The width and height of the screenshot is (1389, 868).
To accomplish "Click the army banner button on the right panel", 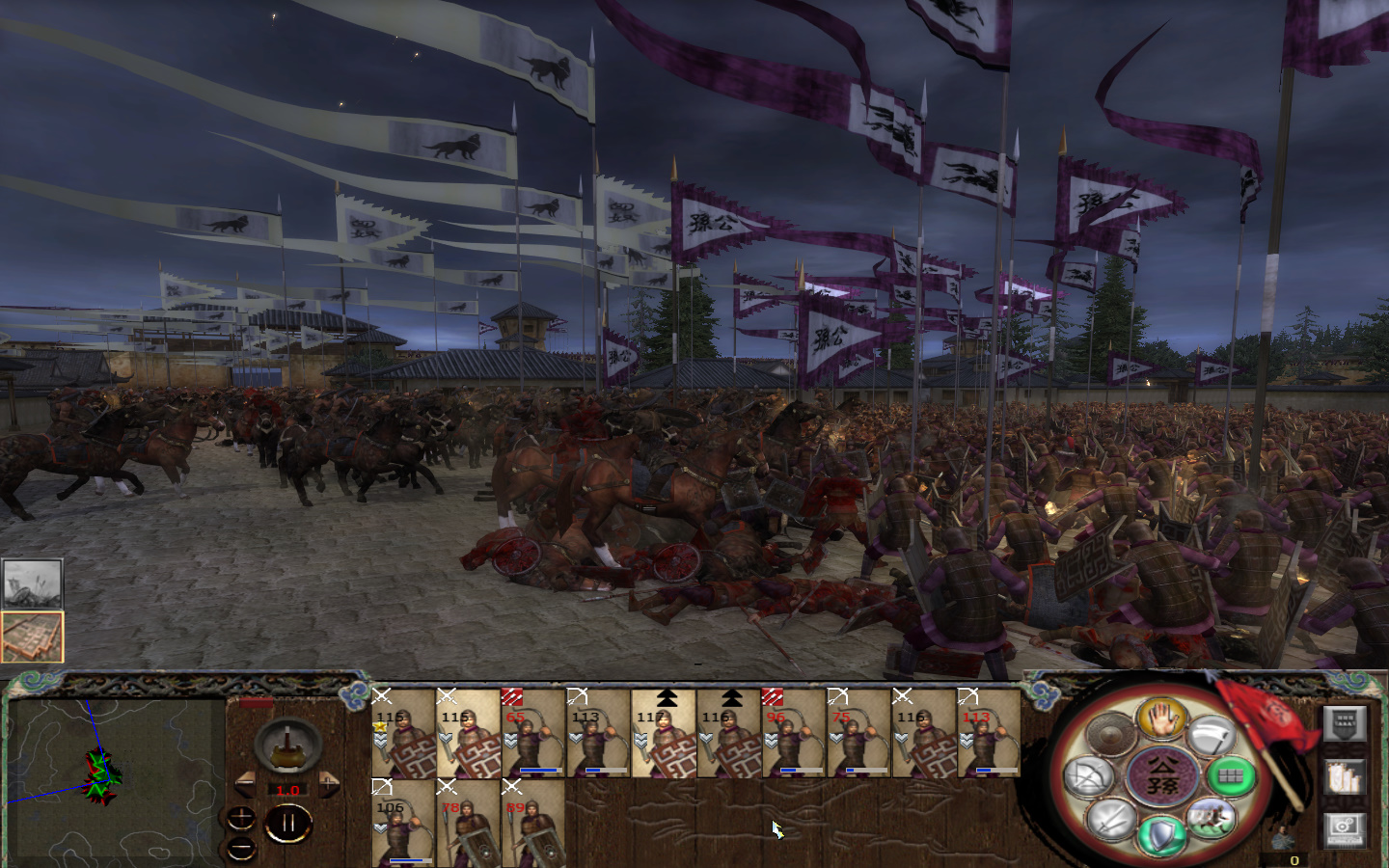I will tap(1346, 721).
